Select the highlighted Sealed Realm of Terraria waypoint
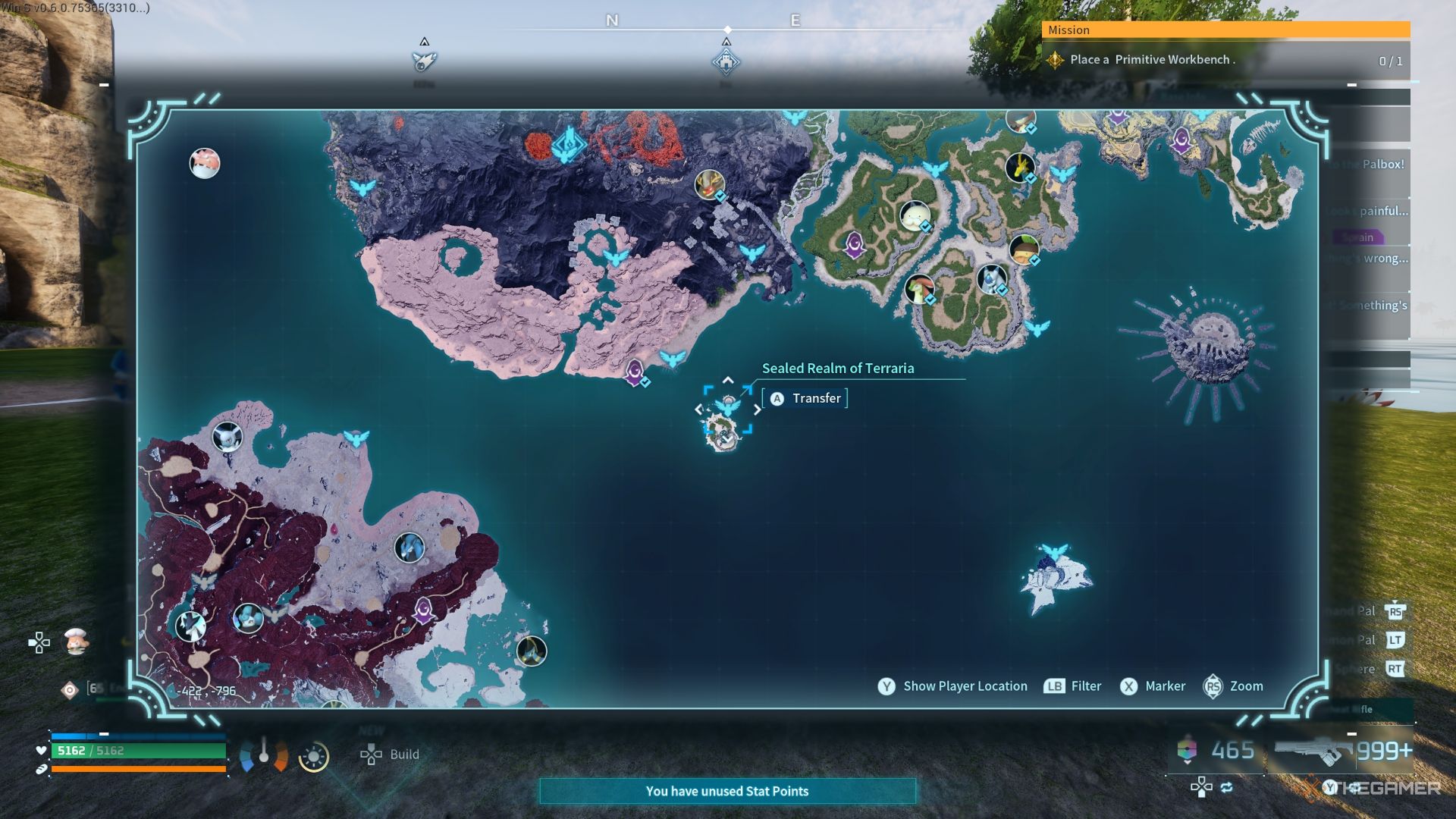1456x819 pixels. click(727, 409)
